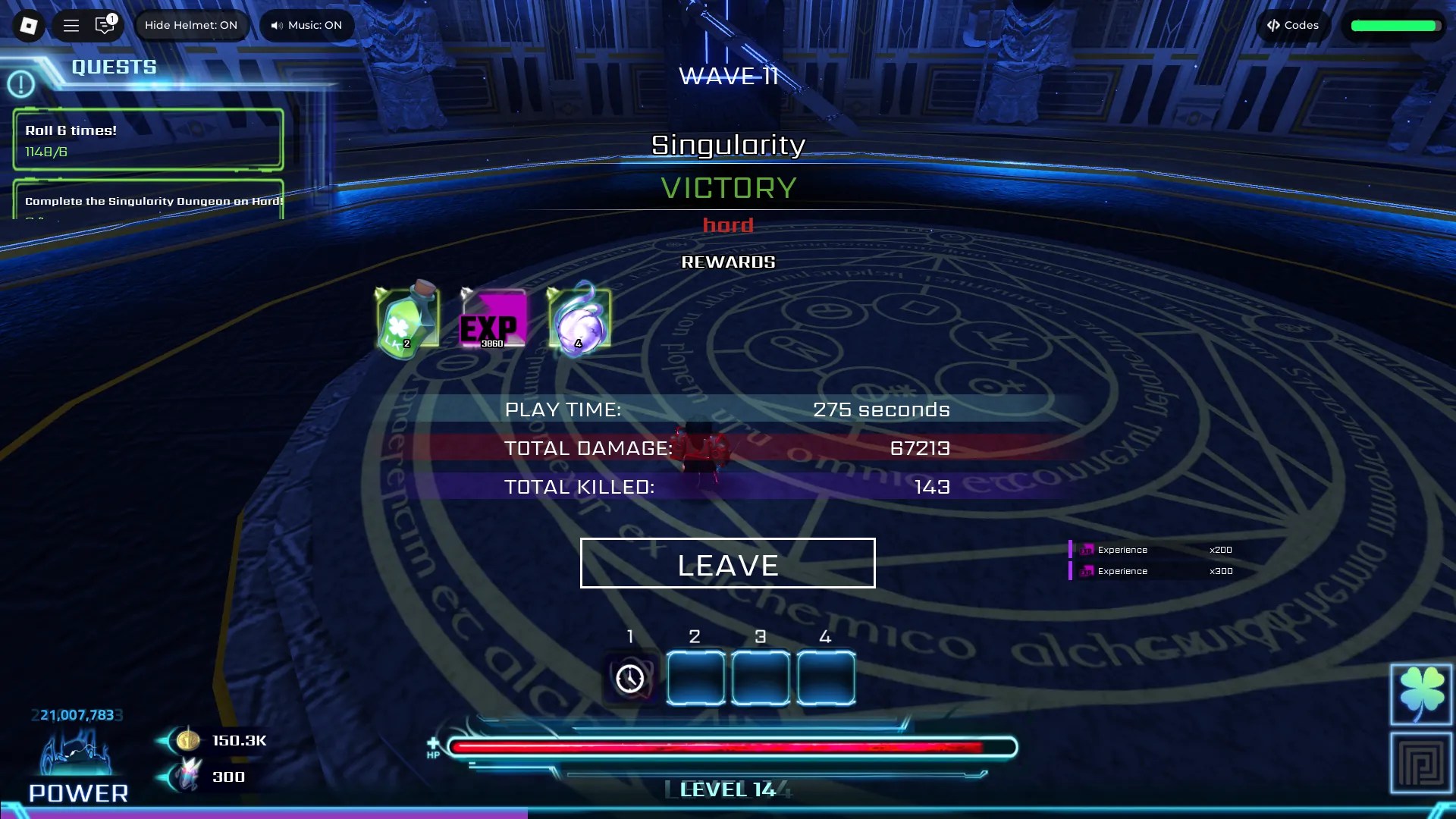The image size is (1456, 819).
Task: Open the four-leaf clover luck panel
Action: [x=1420, y=694]
